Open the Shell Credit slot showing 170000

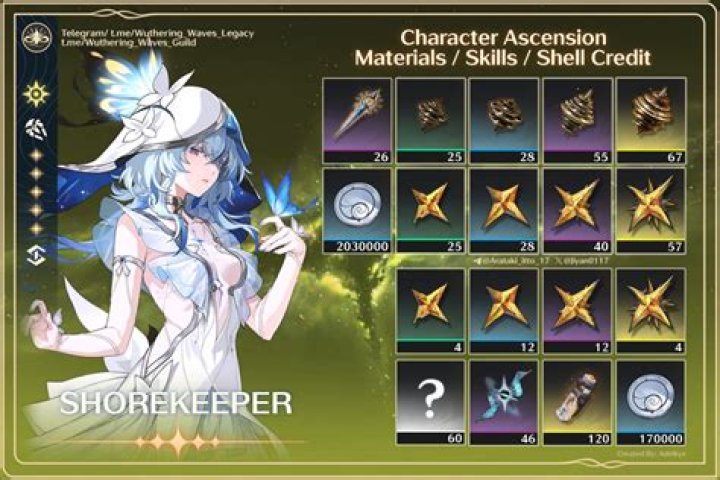649,399
